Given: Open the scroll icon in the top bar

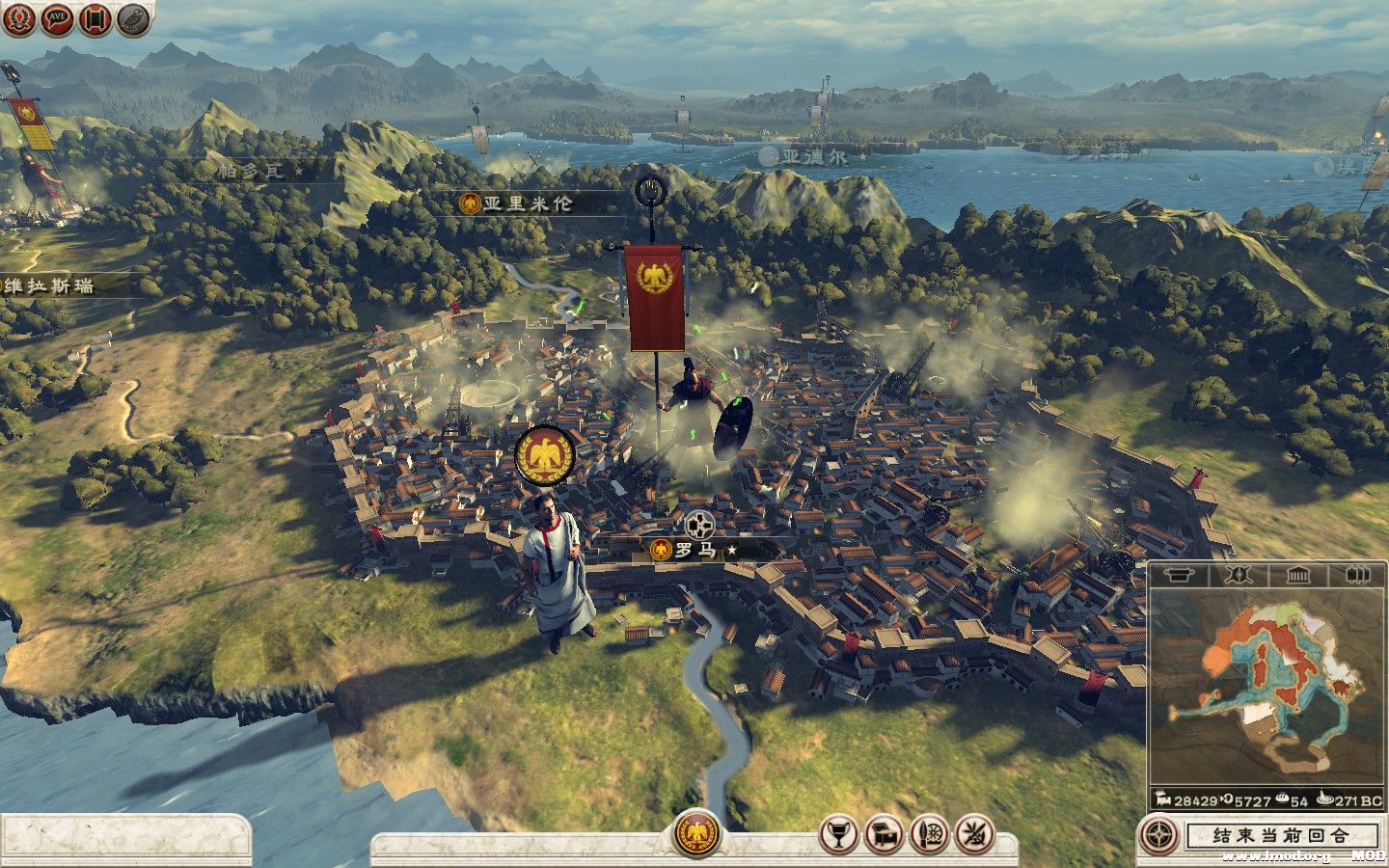Looking at the screenshot, I should [x=95, y=19].
